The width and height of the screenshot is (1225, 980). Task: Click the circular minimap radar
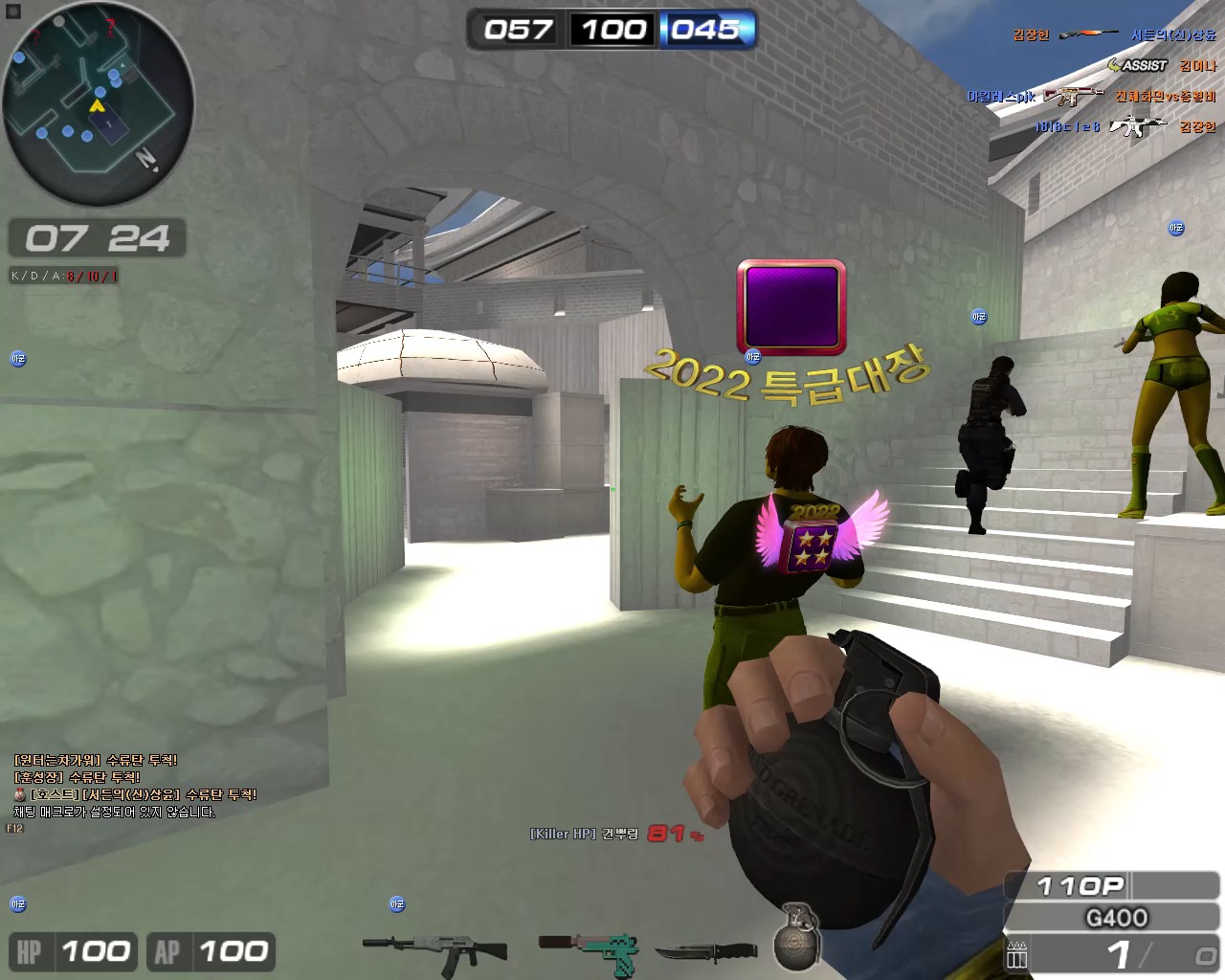(98, 103)
